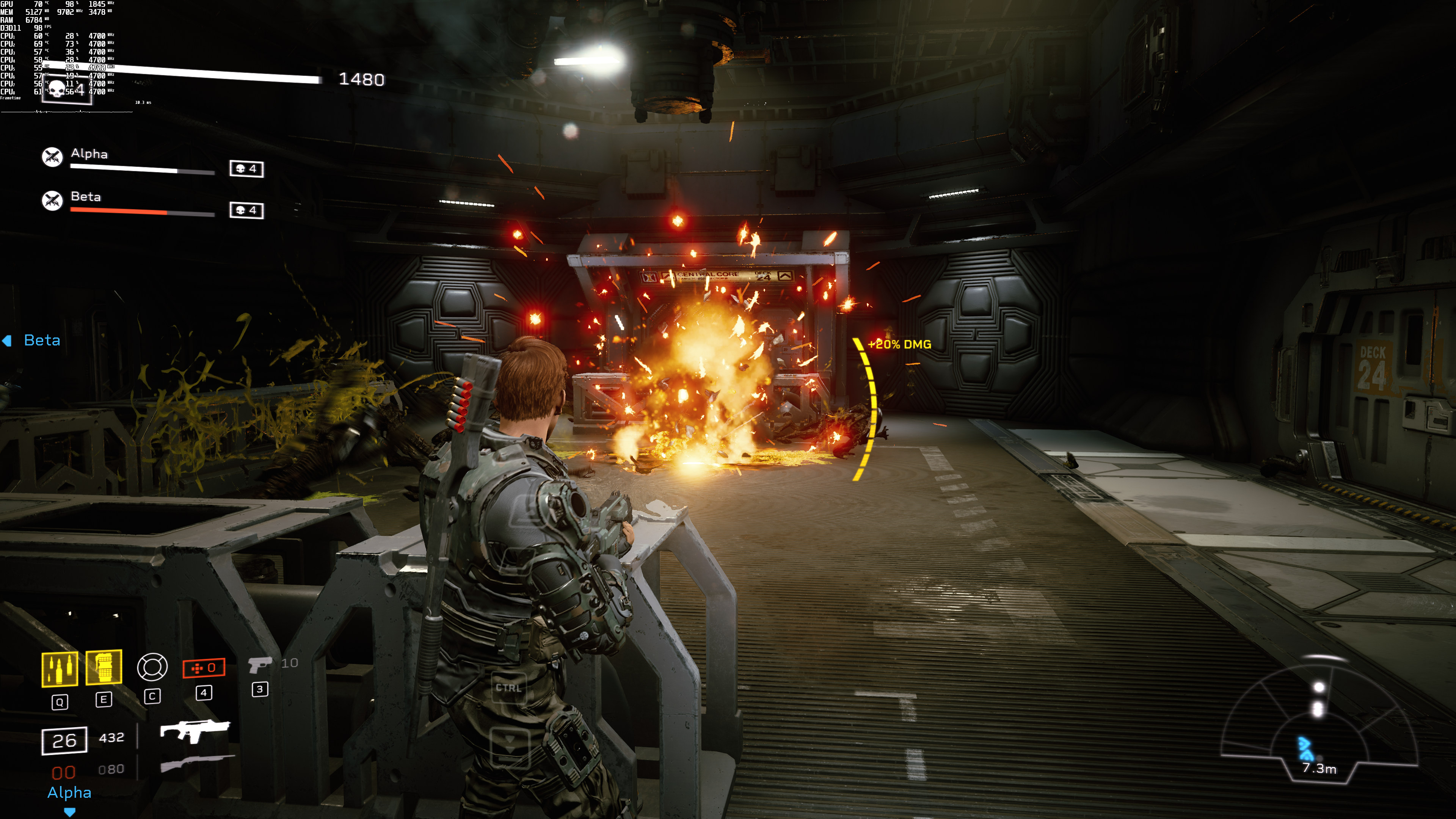Select teammate Beta's class icon

coord(53,199)
